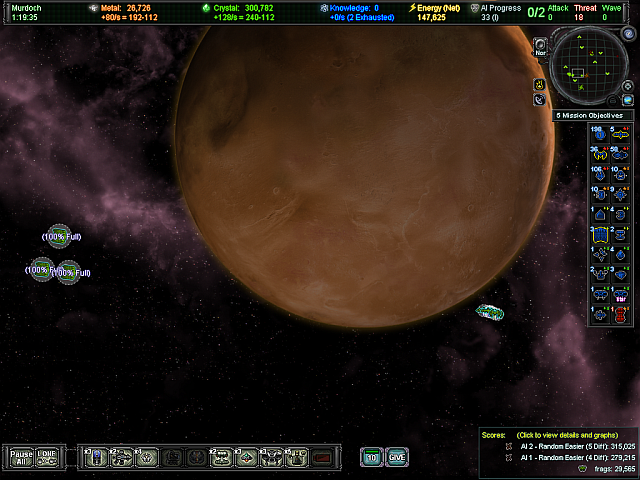Viewport: 640px width, 480px height.
Task: Open the 5 Mission Objectives panel
Action: click(x=594, y=116)
